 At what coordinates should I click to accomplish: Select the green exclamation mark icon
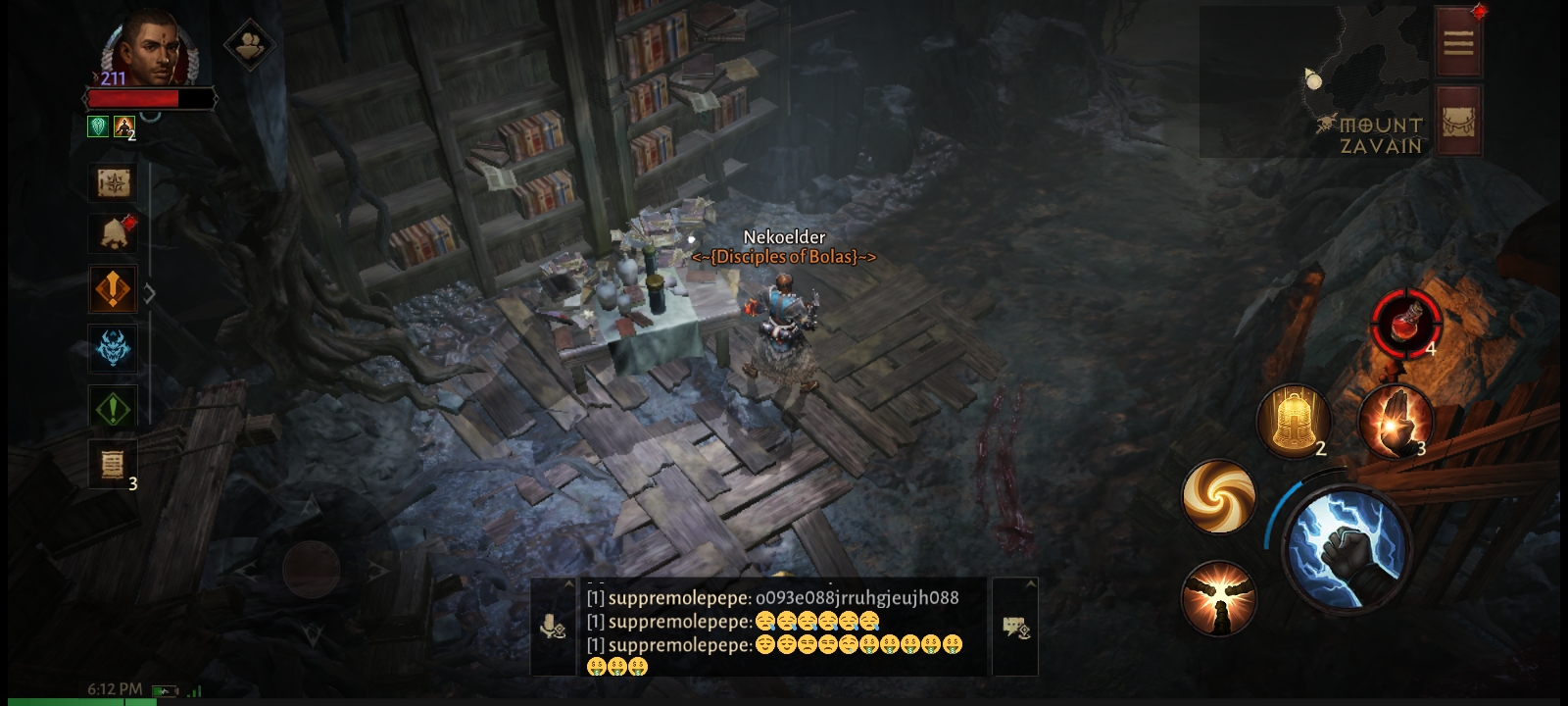tap(114, 407)
